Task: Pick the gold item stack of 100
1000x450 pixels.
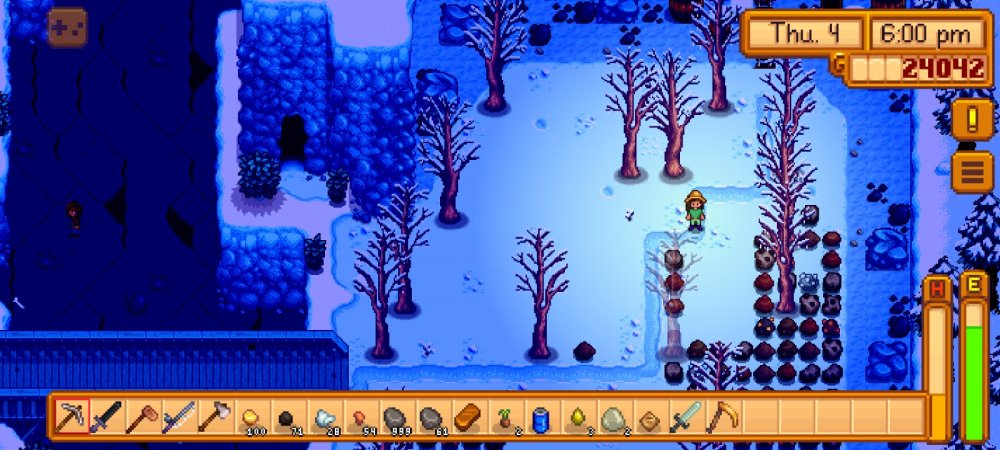Action: [x=249, y=416]
